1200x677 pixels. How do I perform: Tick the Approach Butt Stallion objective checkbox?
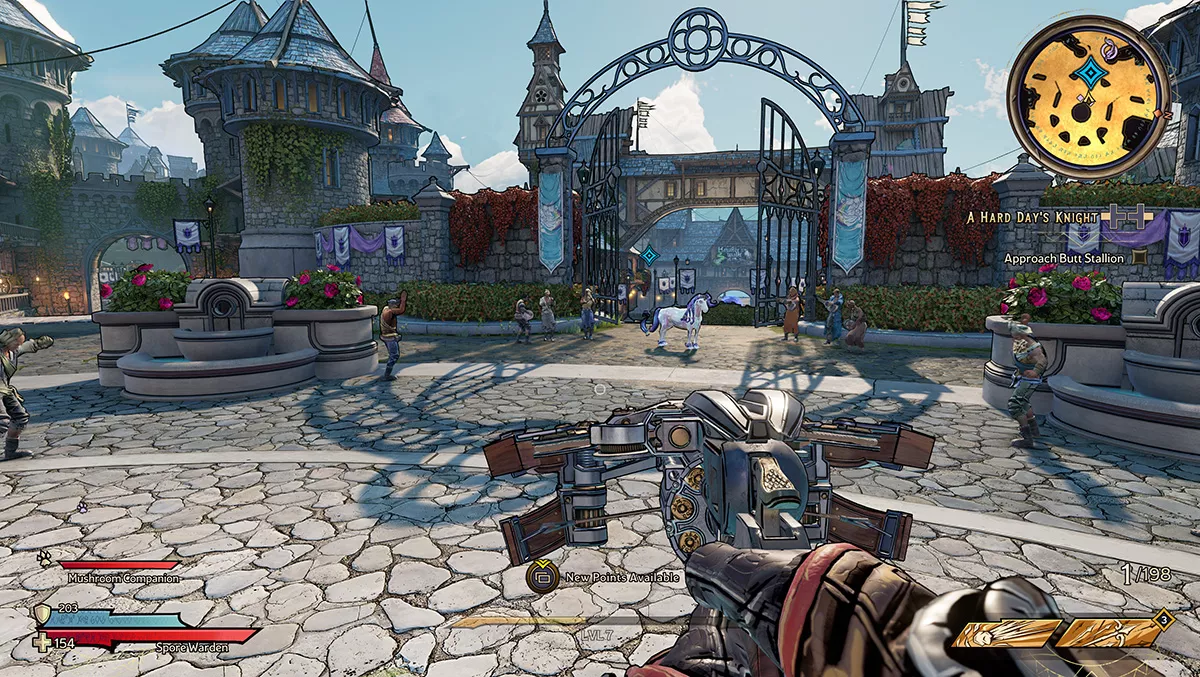(1139, 258)
